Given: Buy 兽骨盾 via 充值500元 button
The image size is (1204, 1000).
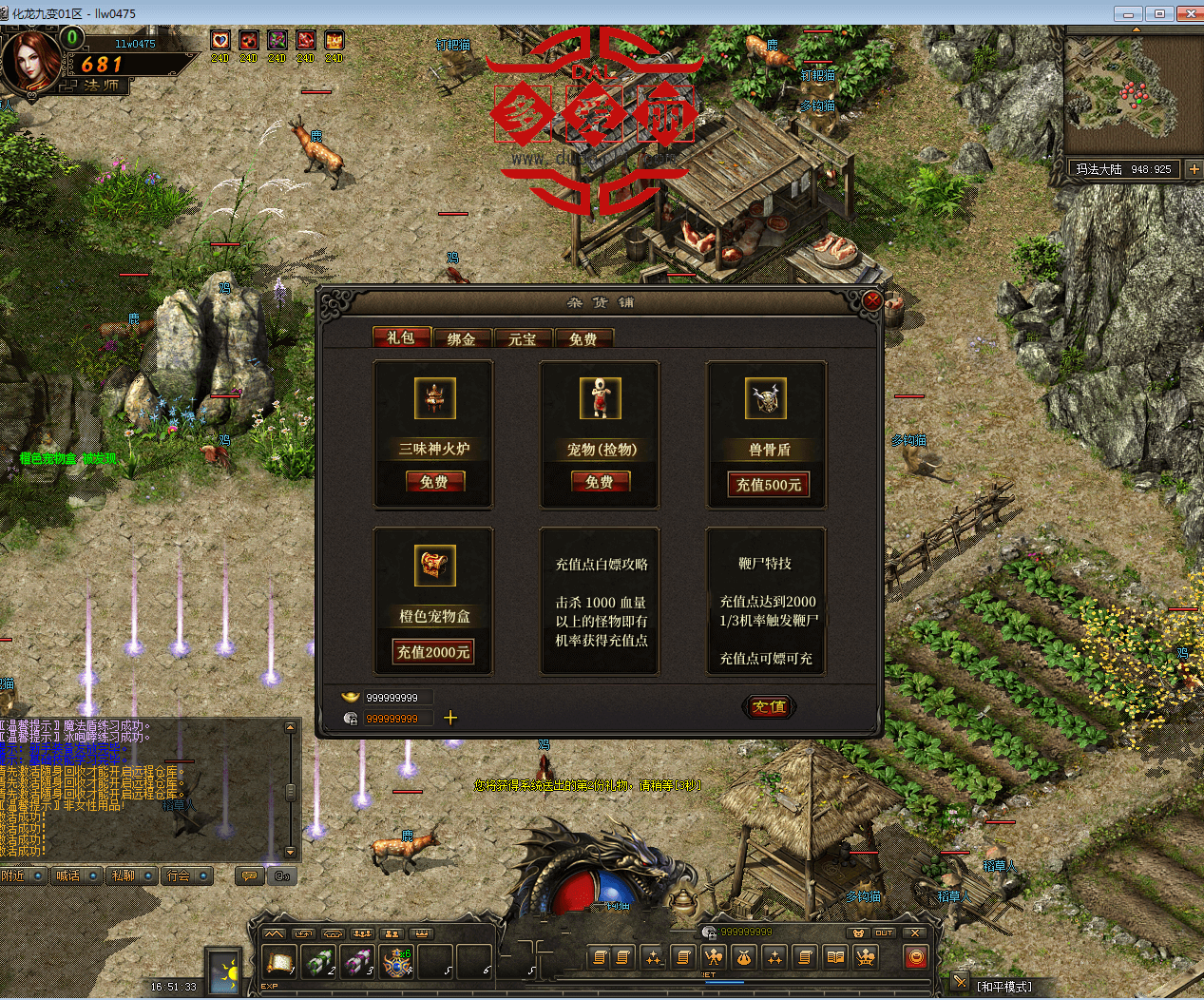Looking at the screenshot, I should click(768, 485).
